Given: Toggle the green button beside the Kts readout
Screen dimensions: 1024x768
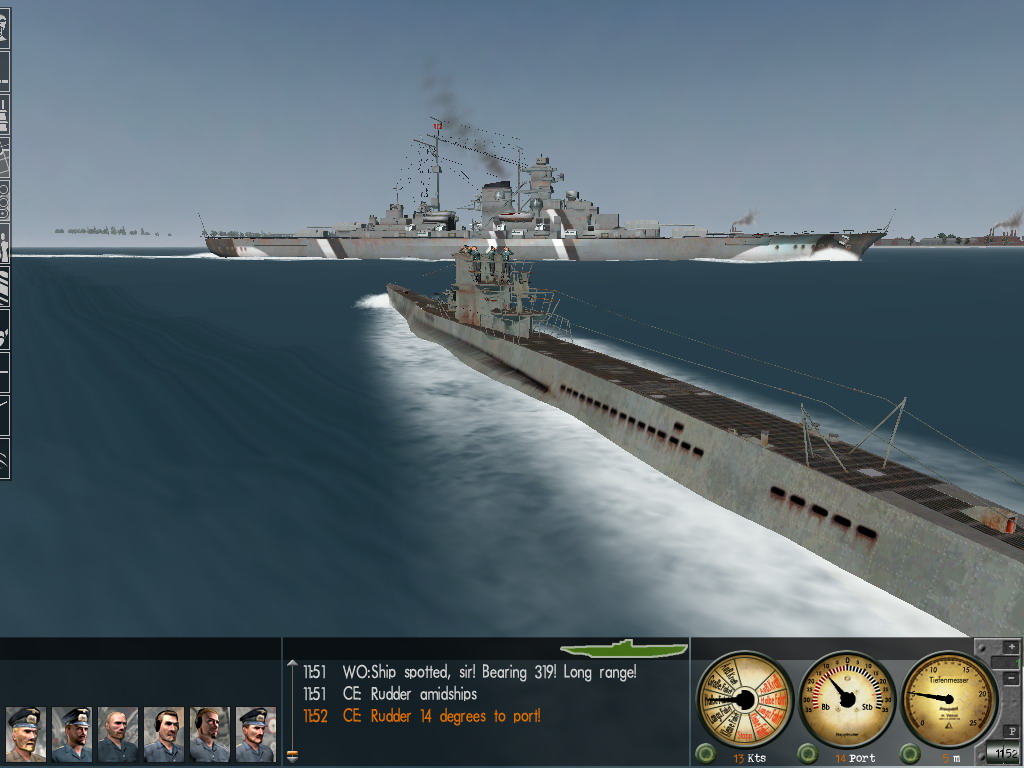Looking at the screenshot, I should (707, 753).
